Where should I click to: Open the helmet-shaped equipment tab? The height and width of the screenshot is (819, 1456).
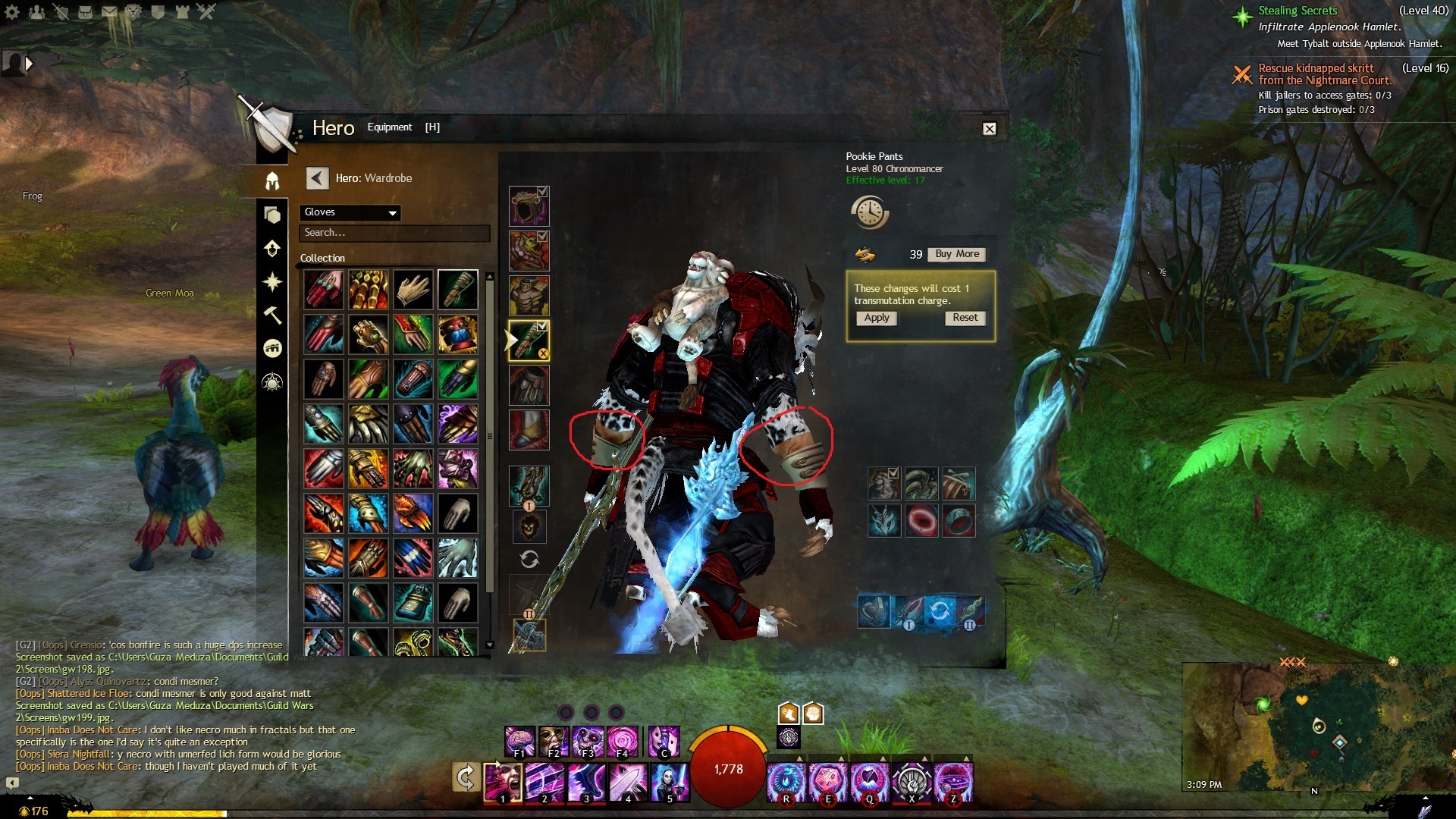tap(272, 181)
